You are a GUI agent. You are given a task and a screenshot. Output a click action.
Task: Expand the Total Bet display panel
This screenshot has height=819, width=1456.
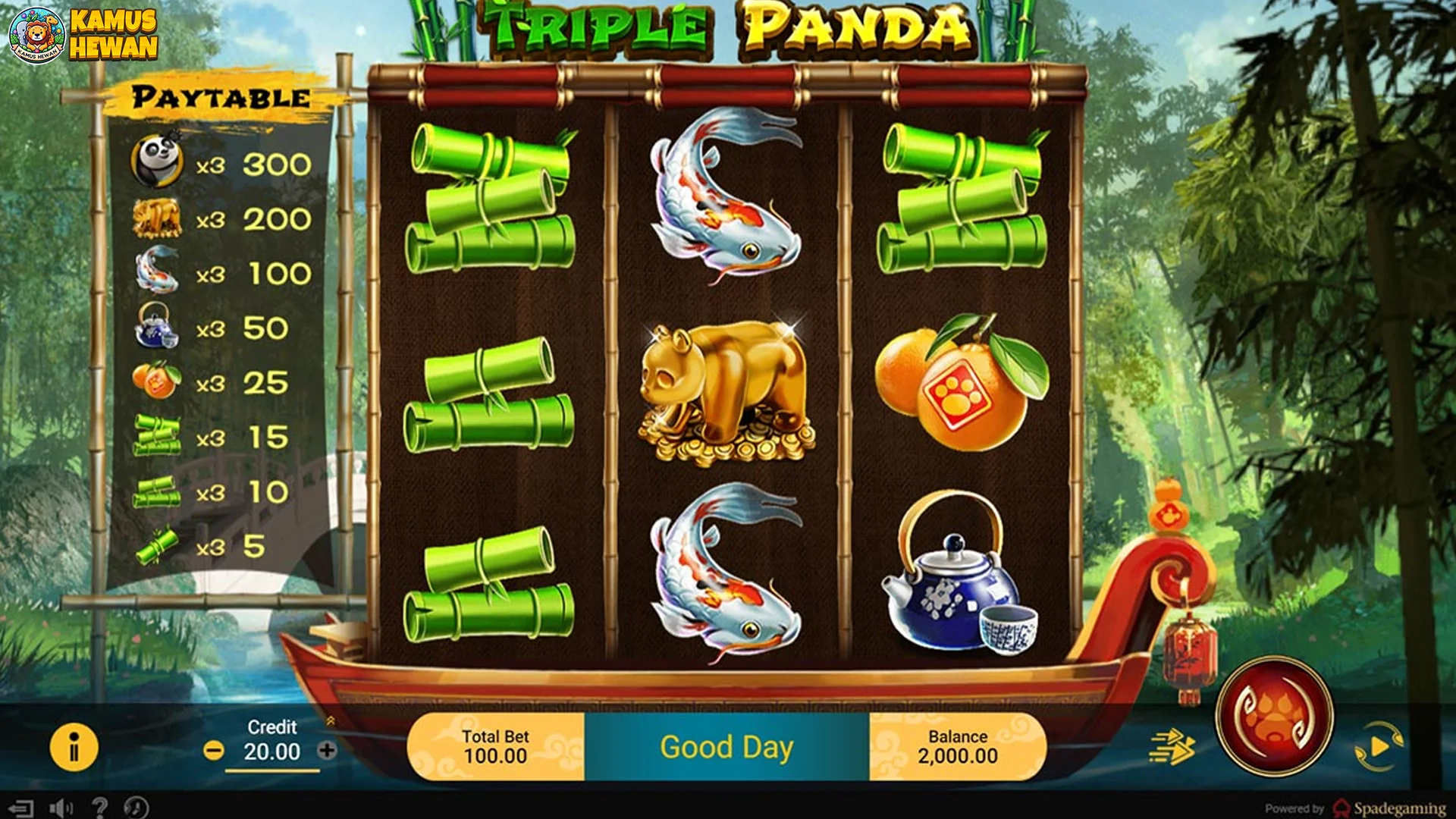click(497, 745)
